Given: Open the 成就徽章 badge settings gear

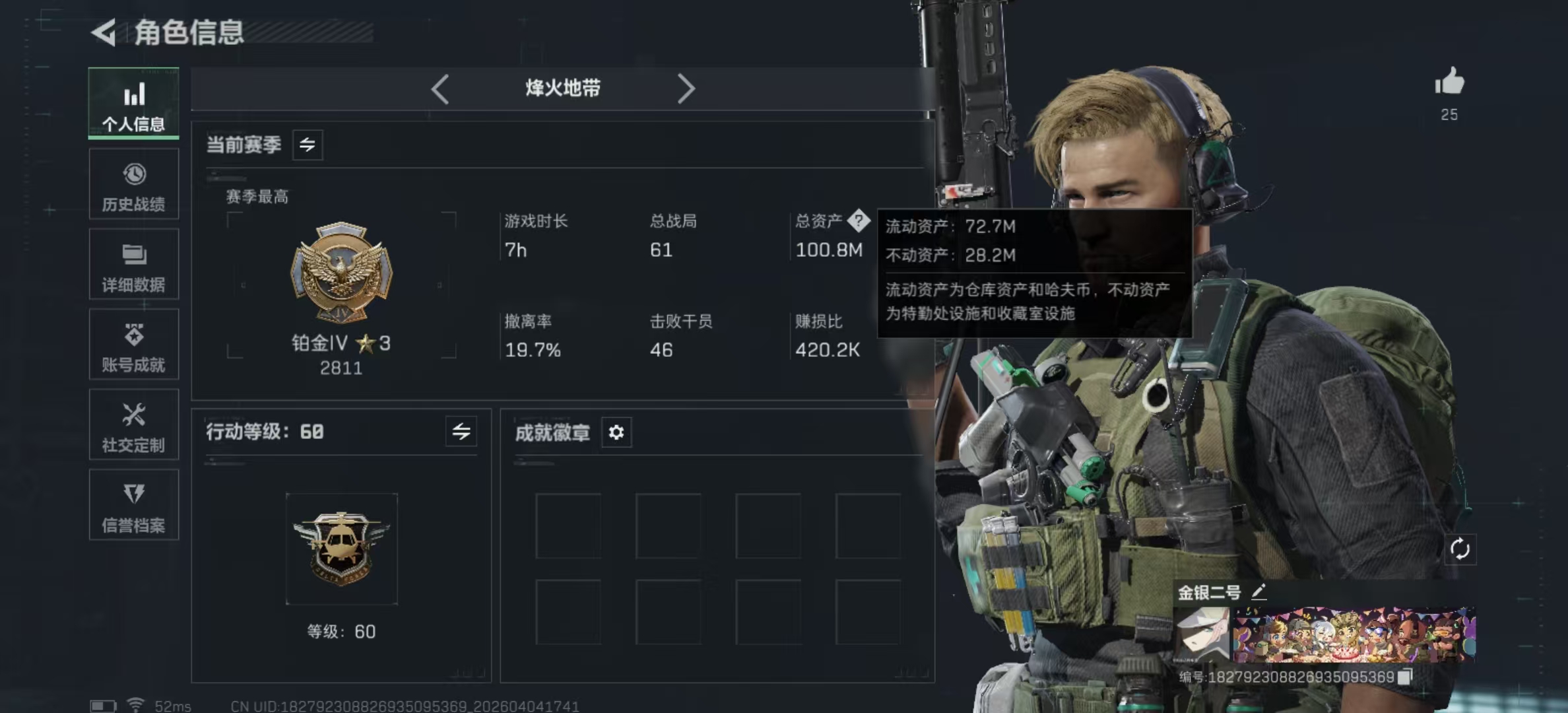Looking at the screenshot, I should (616, 433).
